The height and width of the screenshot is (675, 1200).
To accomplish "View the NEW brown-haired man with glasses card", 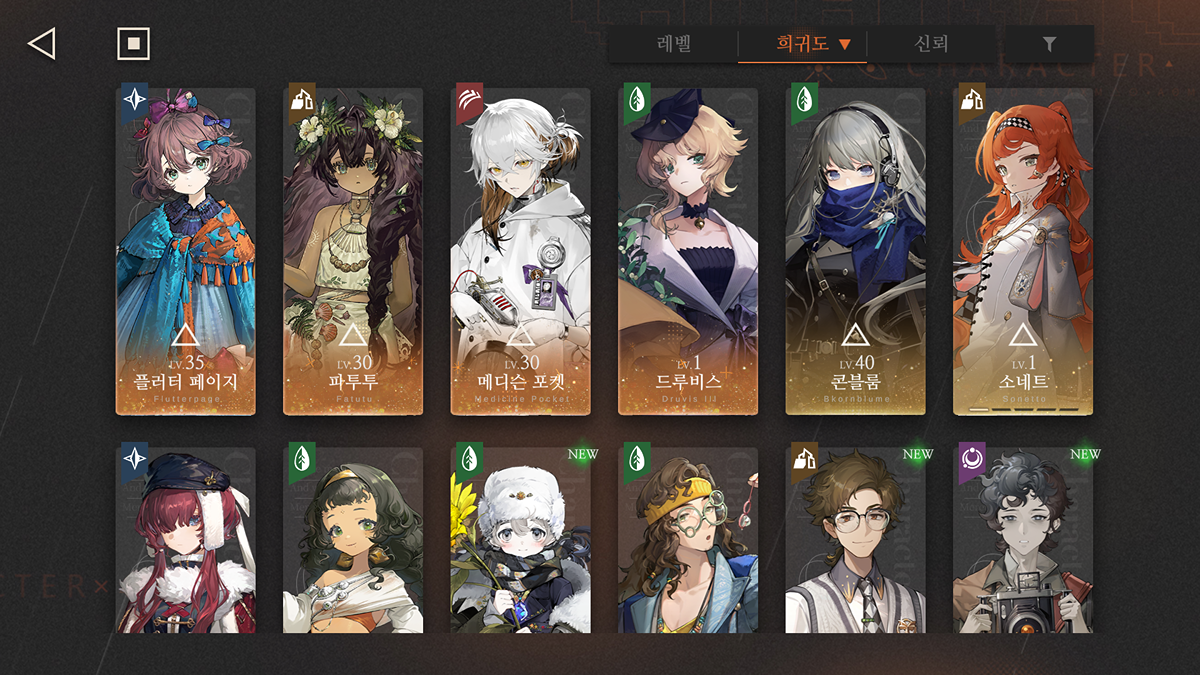I will click(855, 540).
